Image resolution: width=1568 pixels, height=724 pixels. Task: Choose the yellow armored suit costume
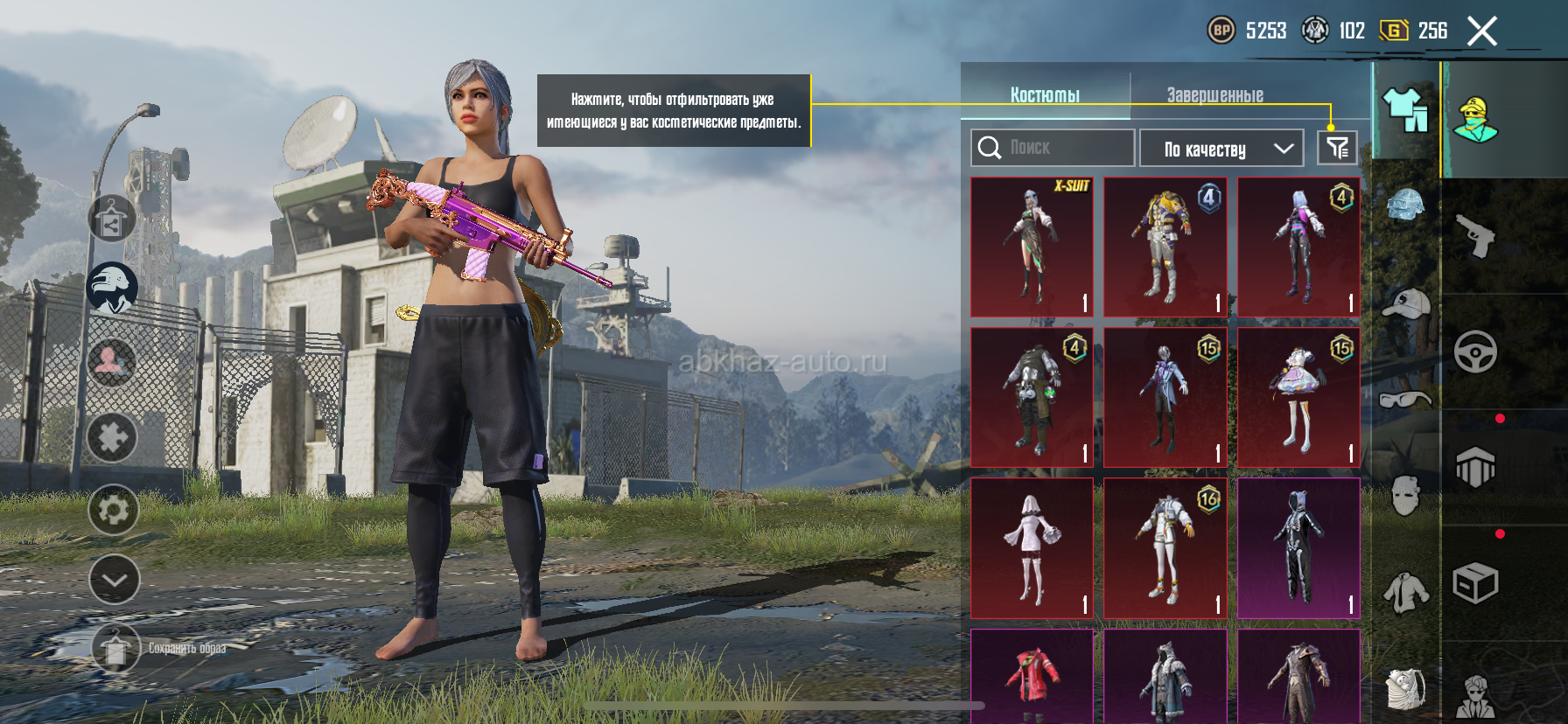(x=1165, y=247)
